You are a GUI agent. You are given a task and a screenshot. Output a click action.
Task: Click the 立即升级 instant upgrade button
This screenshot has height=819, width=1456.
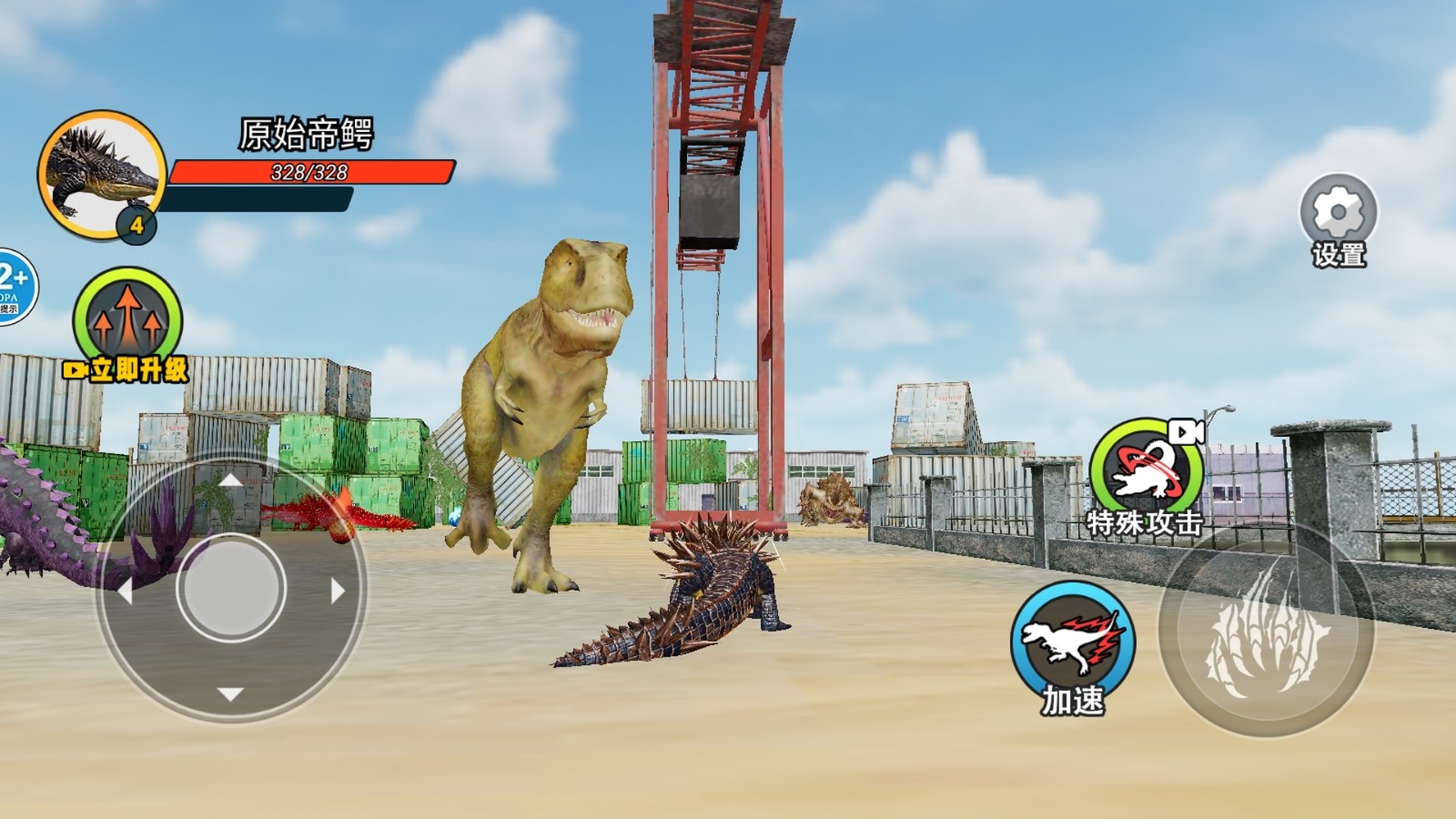click(127, 321)
